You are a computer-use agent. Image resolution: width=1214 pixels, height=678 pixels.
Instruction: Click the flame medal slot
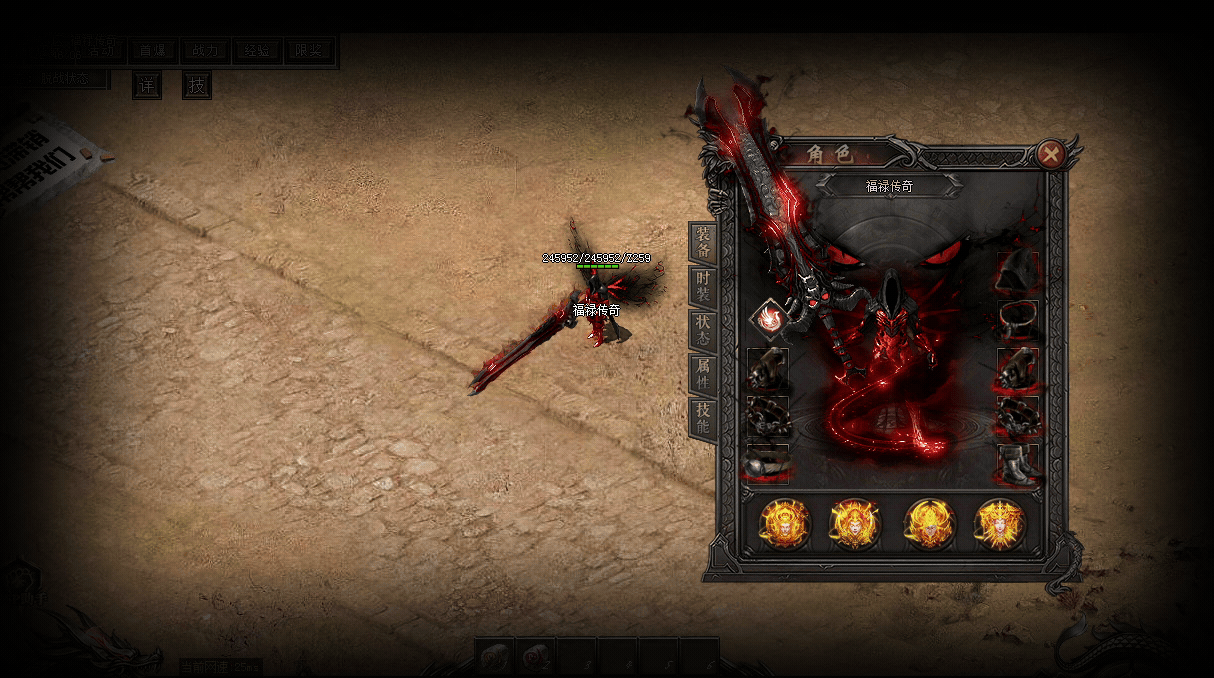click(768, 320)
